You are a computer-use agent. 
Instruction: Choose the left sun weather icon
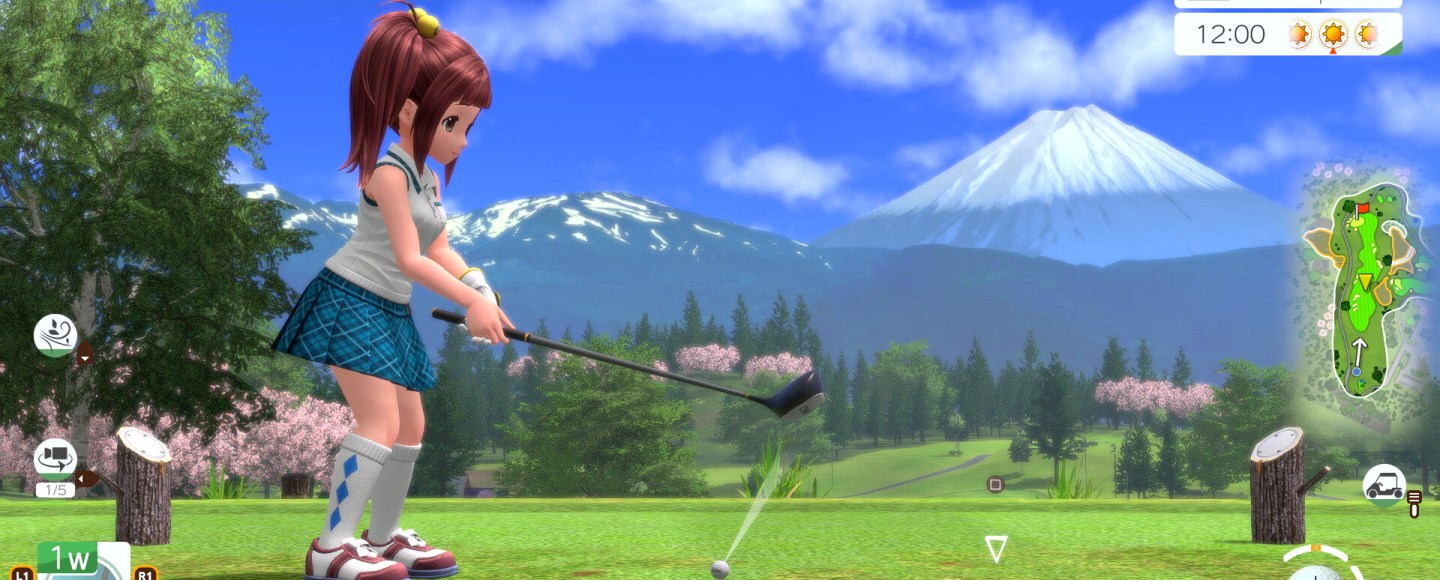click(1299, 35)
